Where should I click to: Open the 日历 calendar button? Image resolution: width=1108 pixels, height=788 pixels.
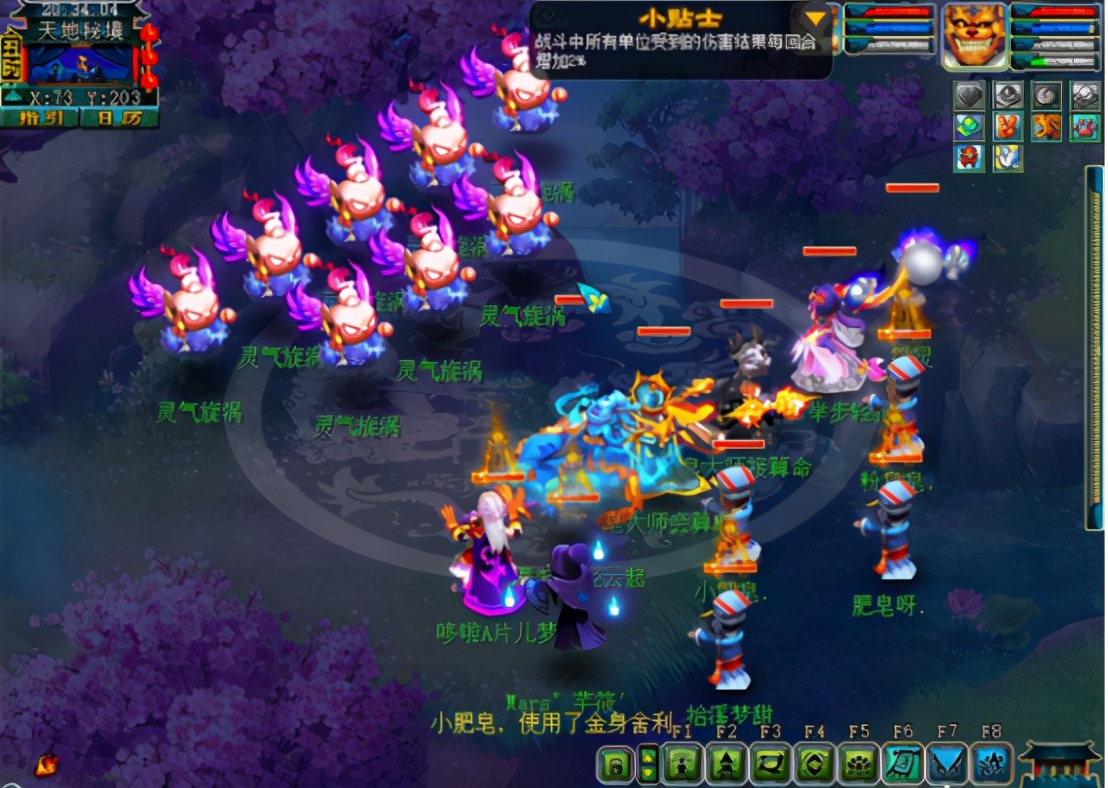[119, 118]
